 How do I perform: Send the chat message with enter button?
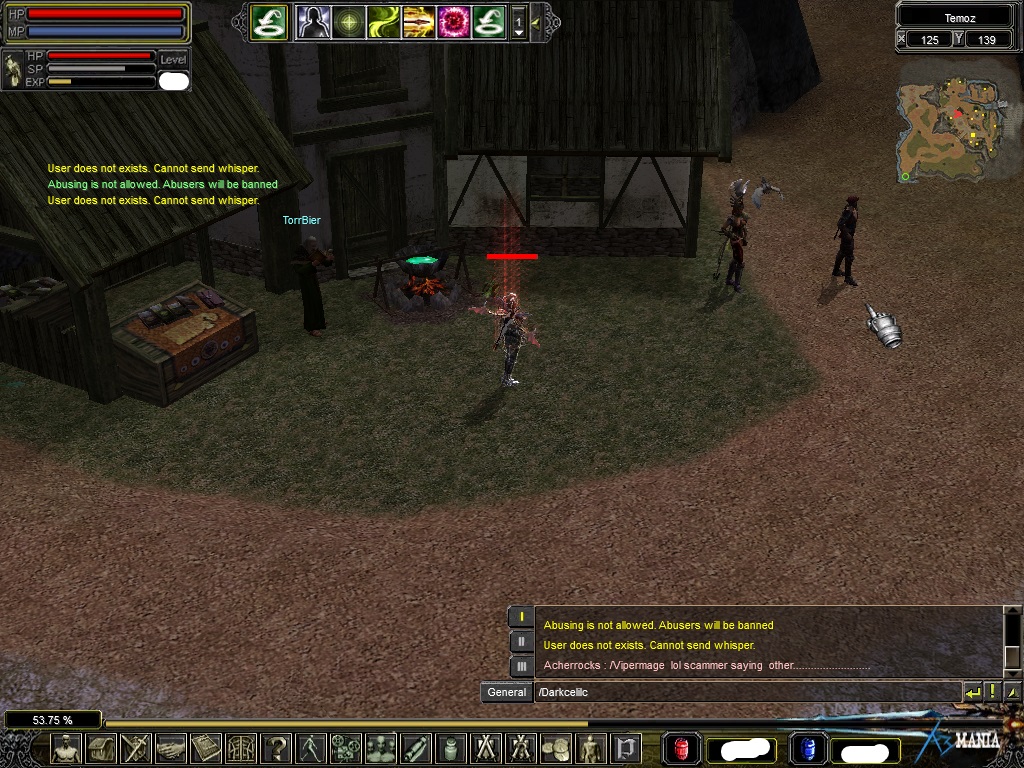[x=972, y=692]
